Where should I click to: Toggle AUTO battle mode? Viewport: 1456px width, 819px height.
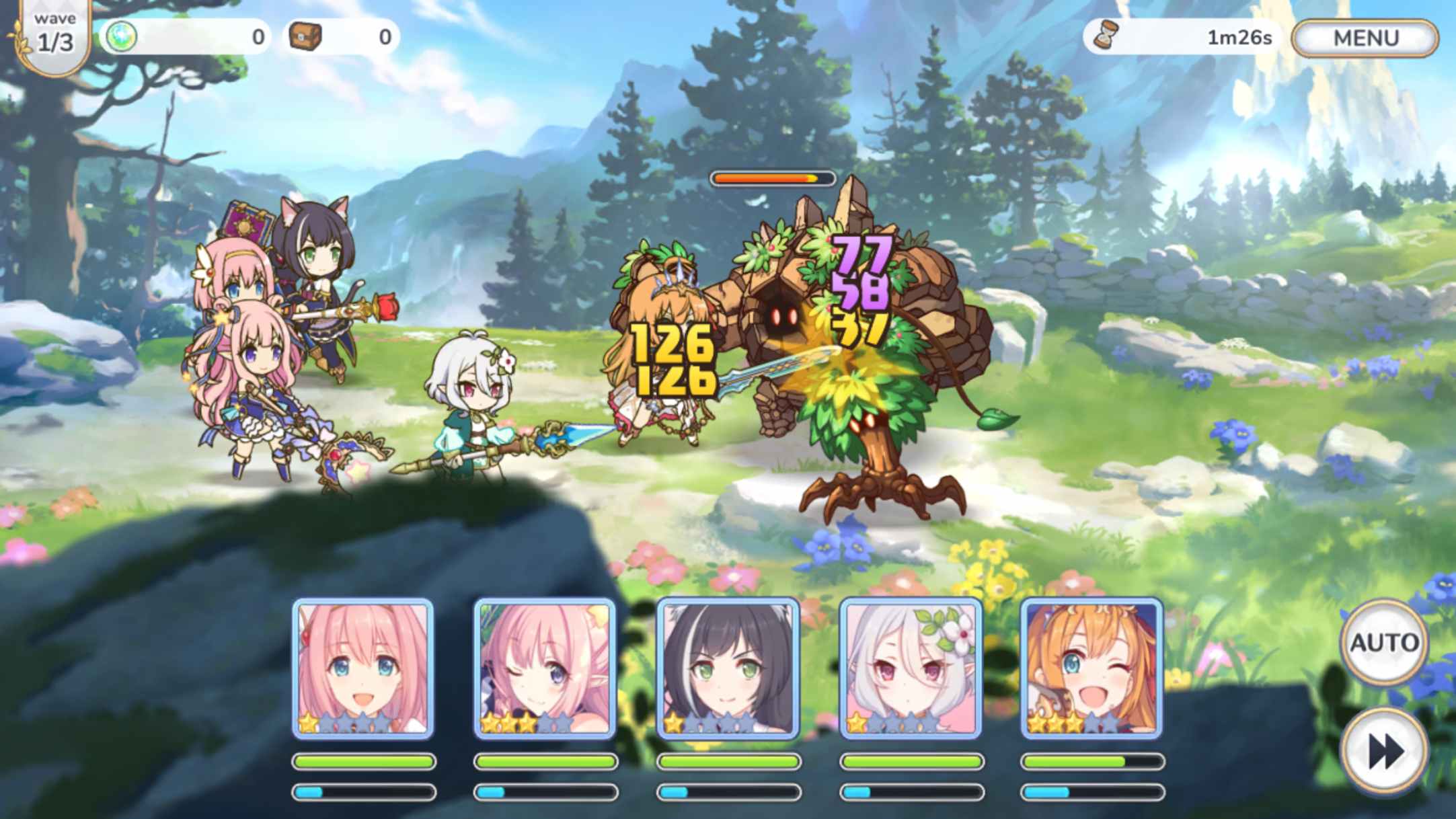click(x=1385, y=643)
